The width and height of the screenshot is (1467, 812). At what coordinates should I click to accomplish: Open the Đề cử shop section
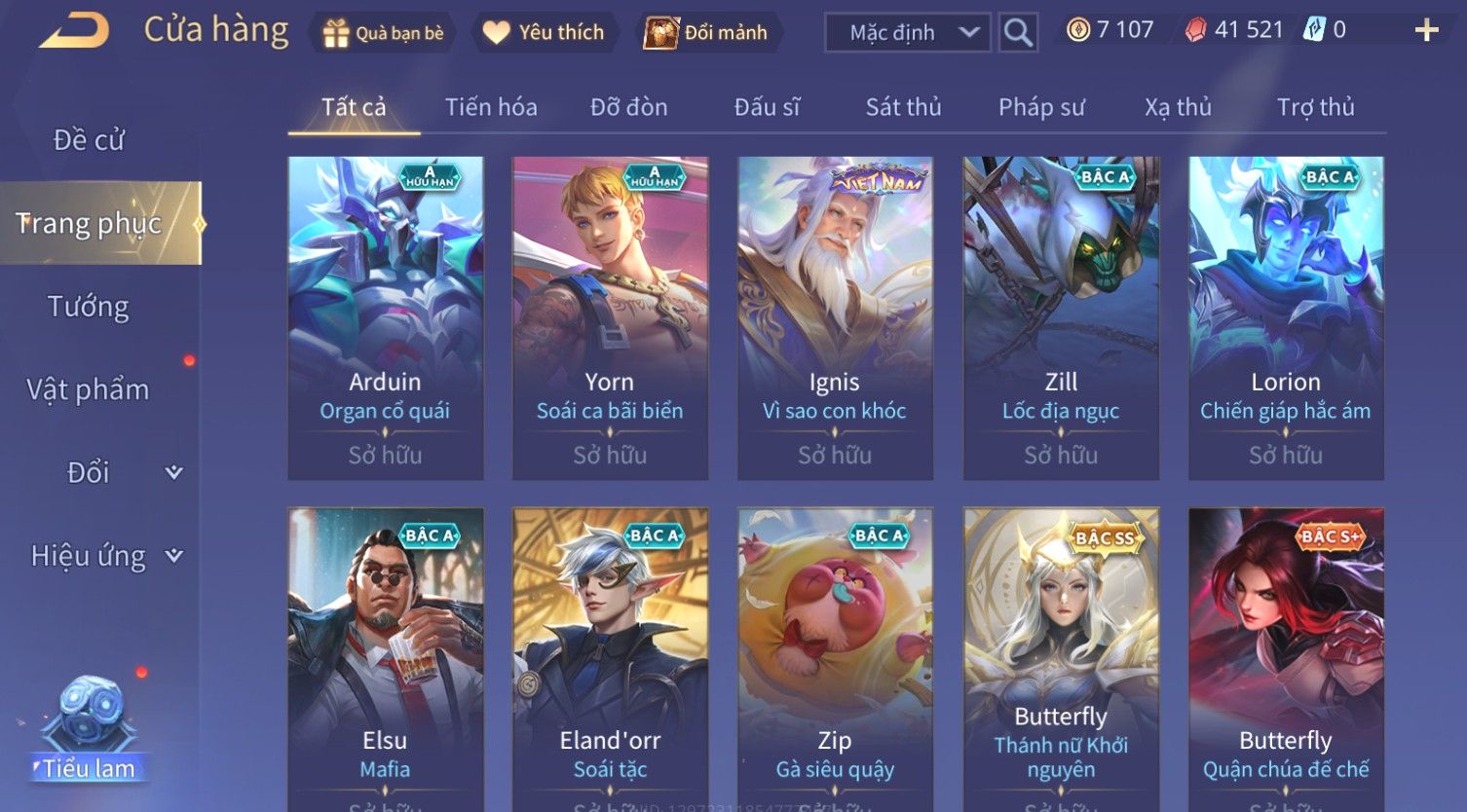[x=89, y=140]
